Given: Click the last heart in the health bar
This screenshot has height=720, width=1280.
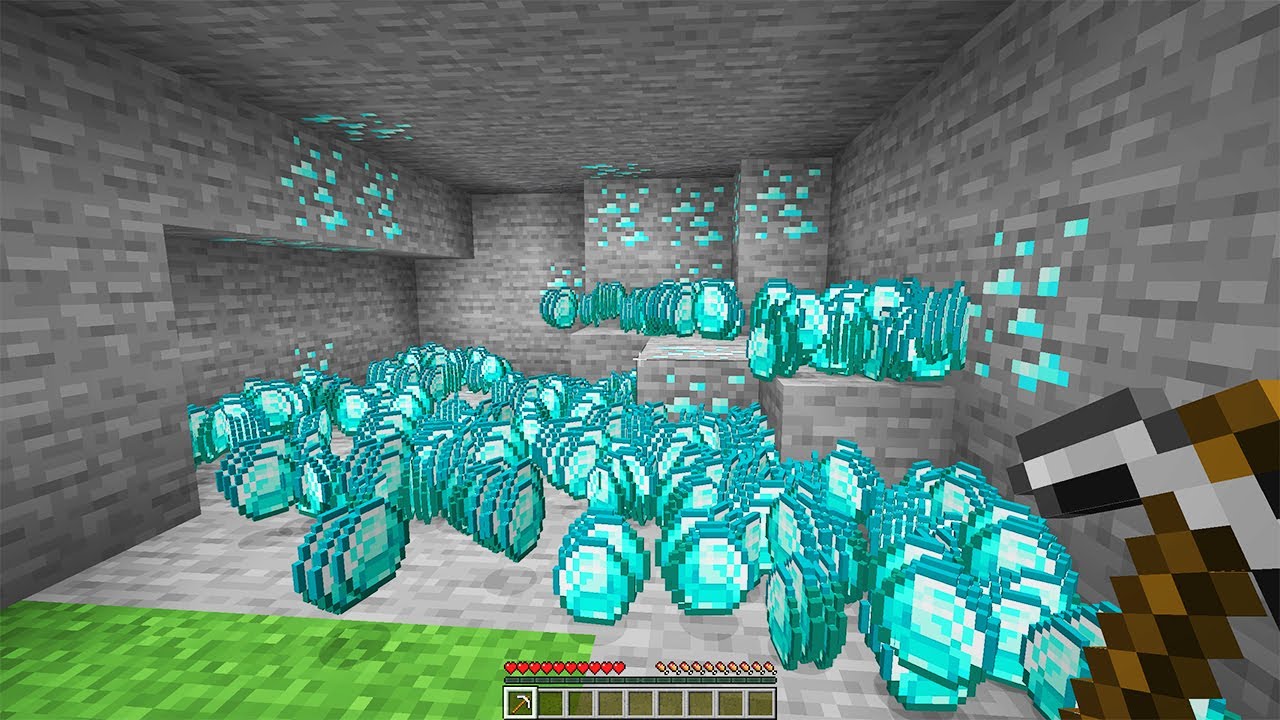Looking at the screenshot, I should click(x=619, y=667).
